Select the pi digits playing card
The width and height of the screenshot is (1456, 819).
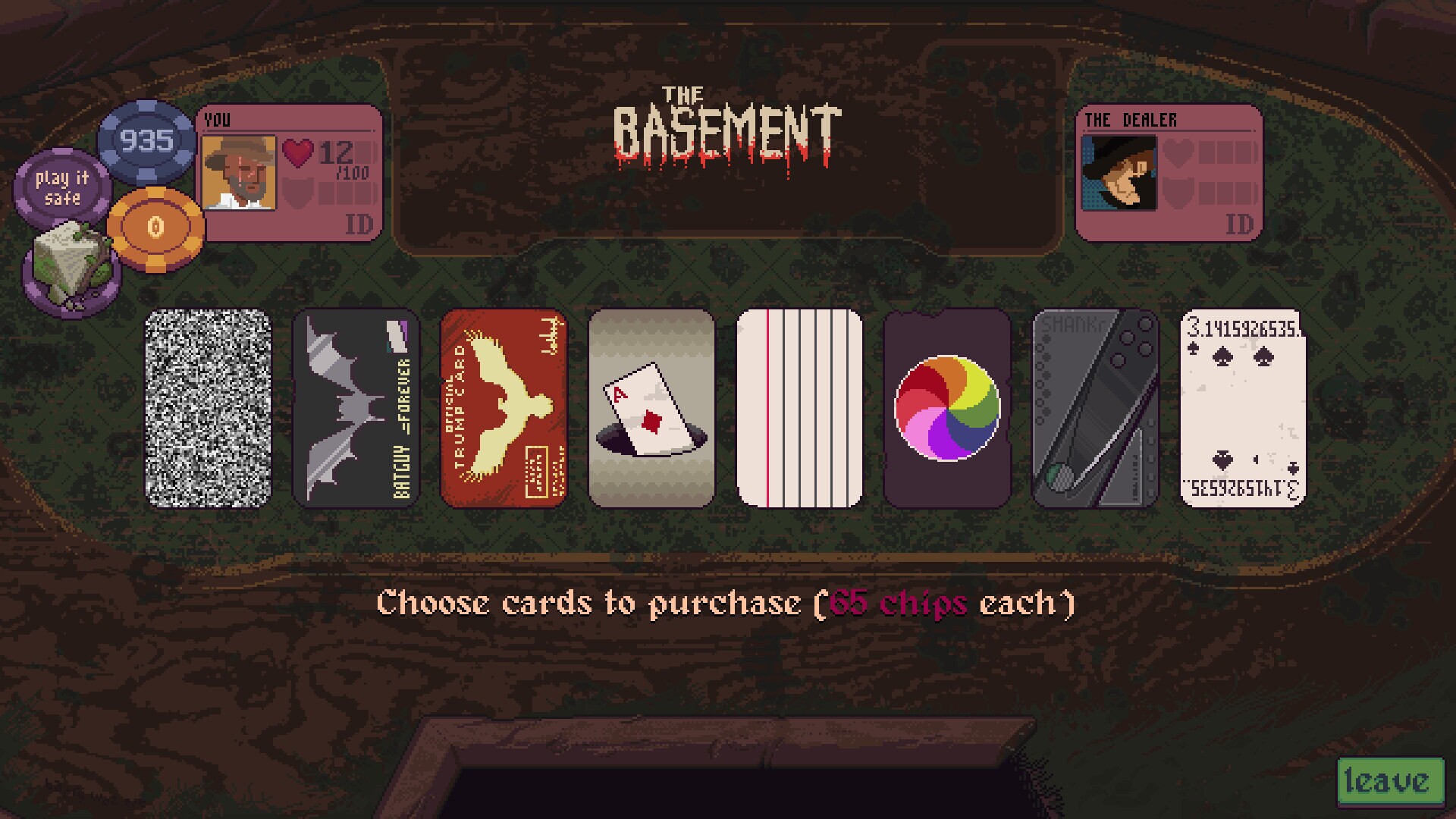pos(1242,408)
